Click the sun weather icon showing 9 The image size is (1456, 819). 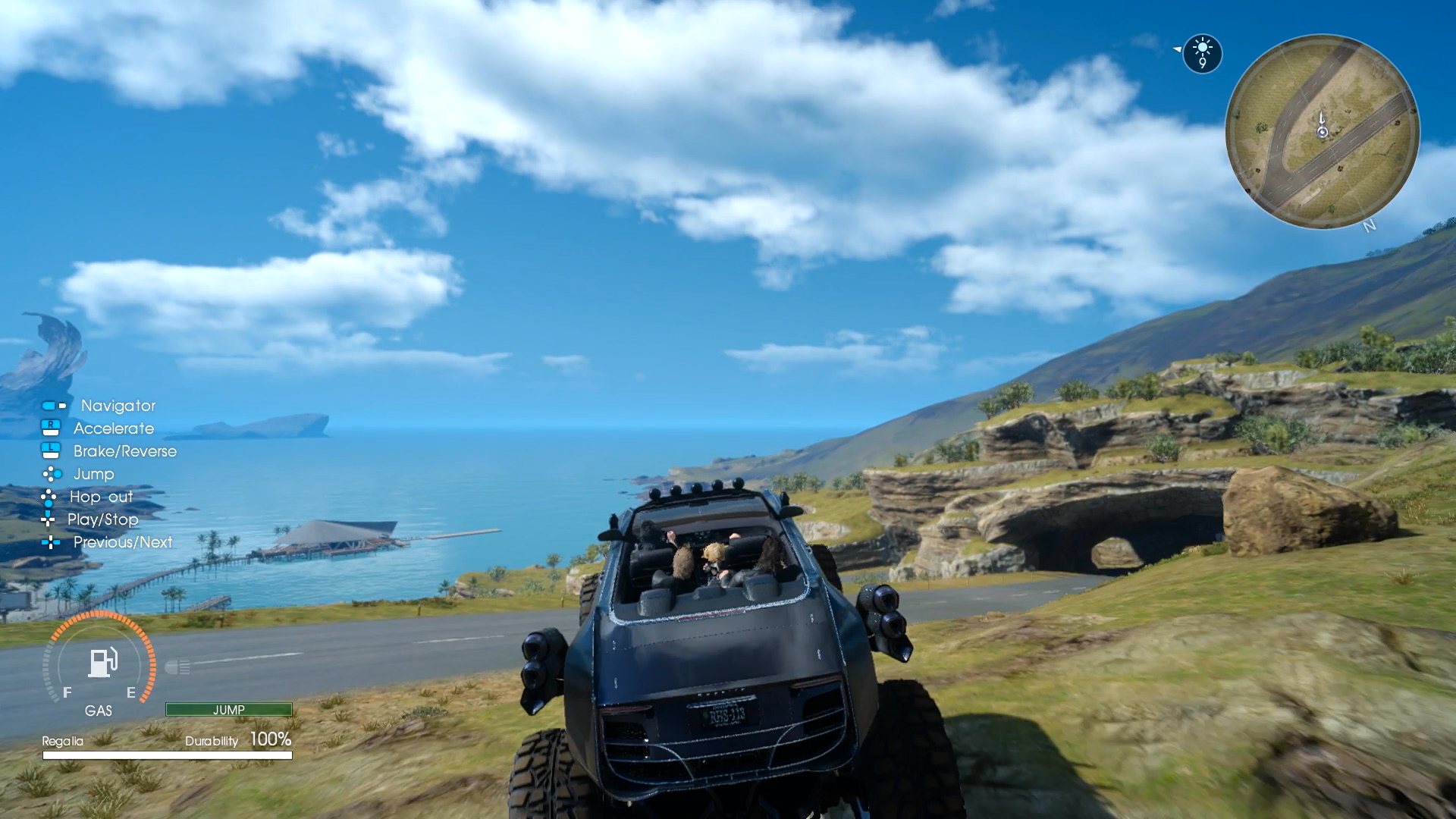1202,53
